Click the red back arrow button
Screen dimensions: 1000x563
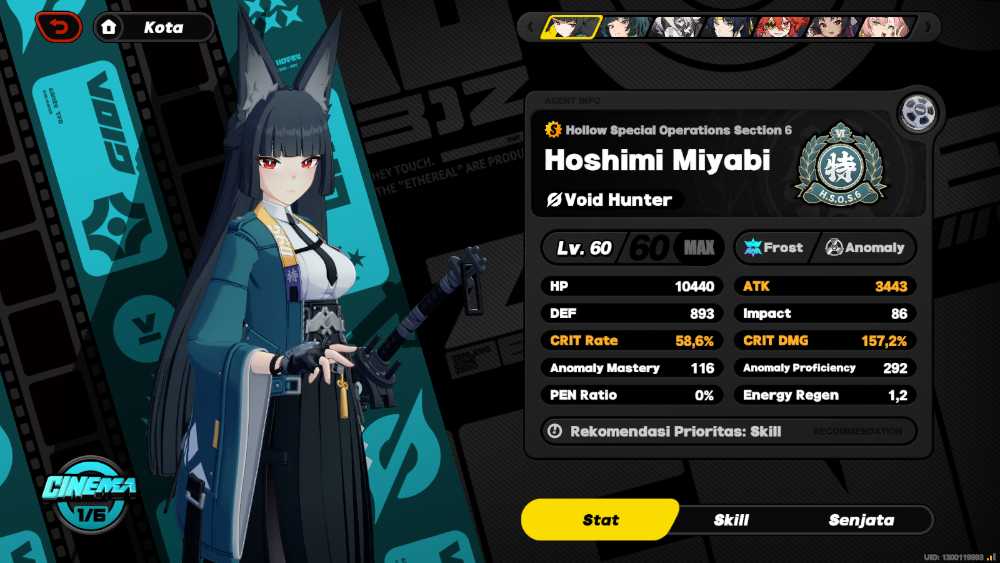pos(59,27)
